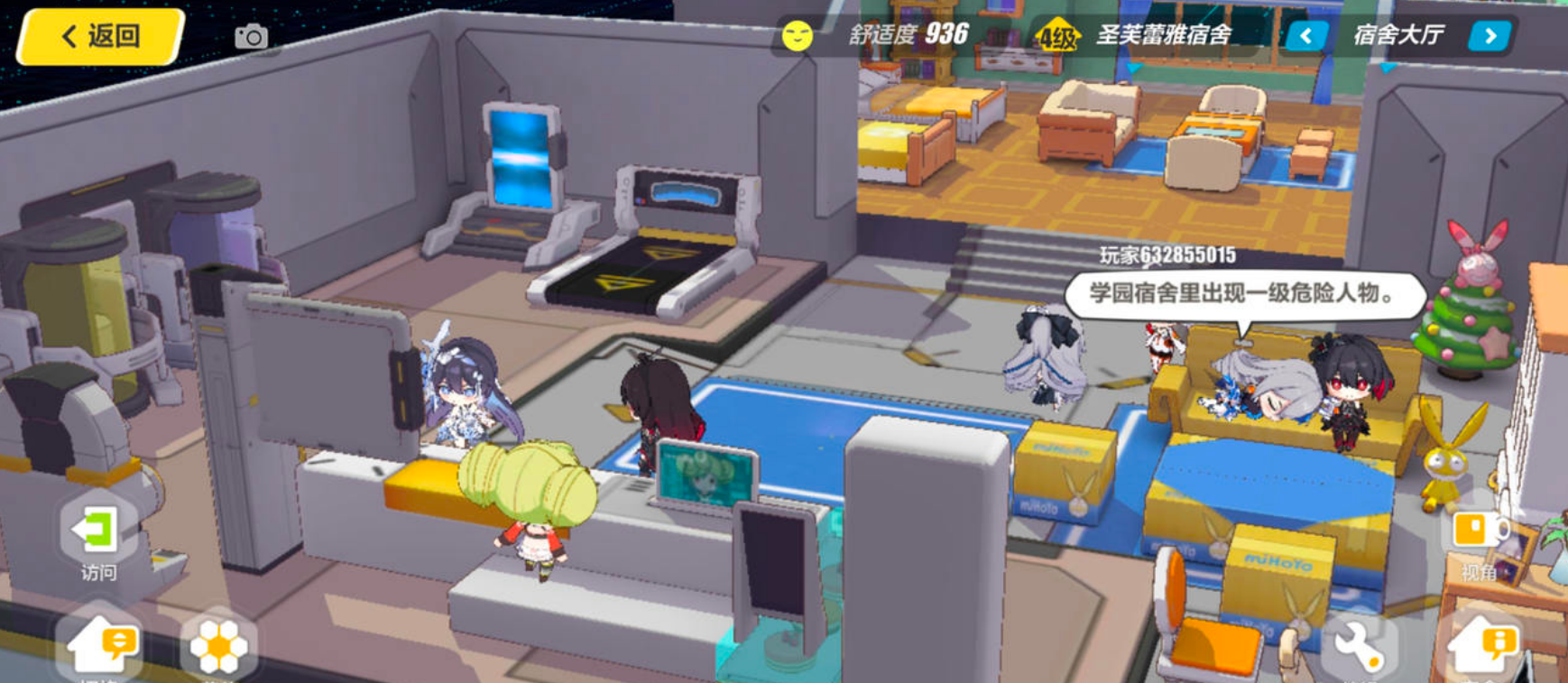View the 舒适度 comfort level details
Image resolution: width=1568 pixels, height=683 pixels.
pos(907,35)
